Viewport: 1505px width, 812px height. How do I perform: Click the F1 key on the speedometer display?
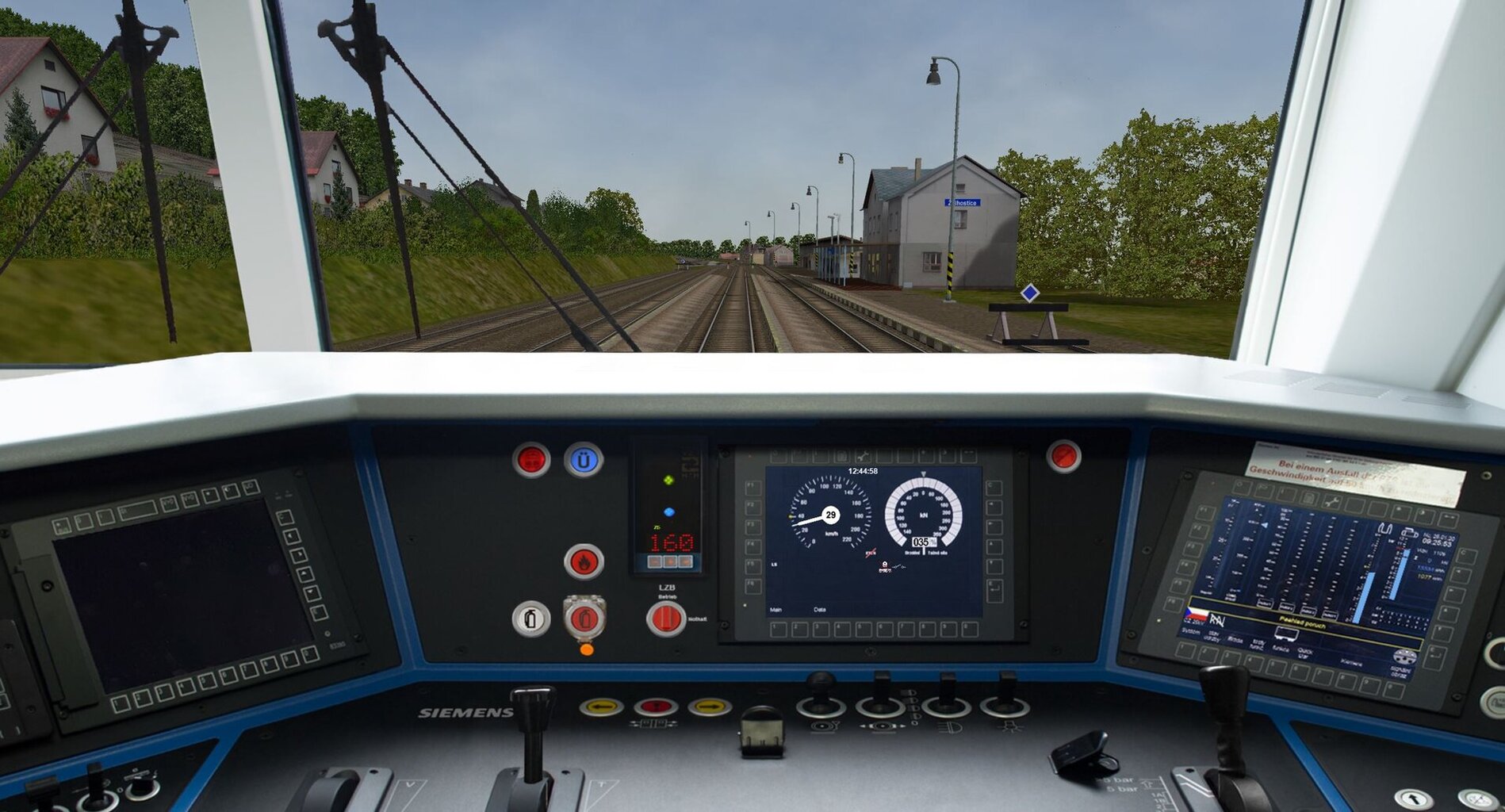click(752, 487)
